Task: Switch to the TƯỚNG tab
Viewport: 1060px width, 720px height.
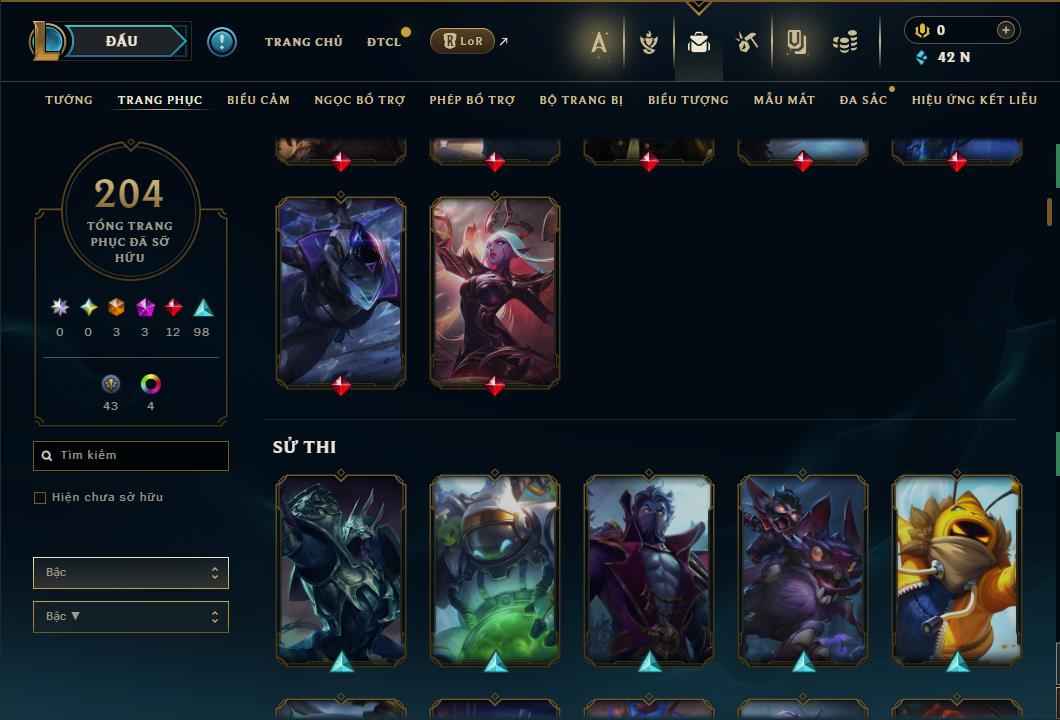Action: [69, 100]
